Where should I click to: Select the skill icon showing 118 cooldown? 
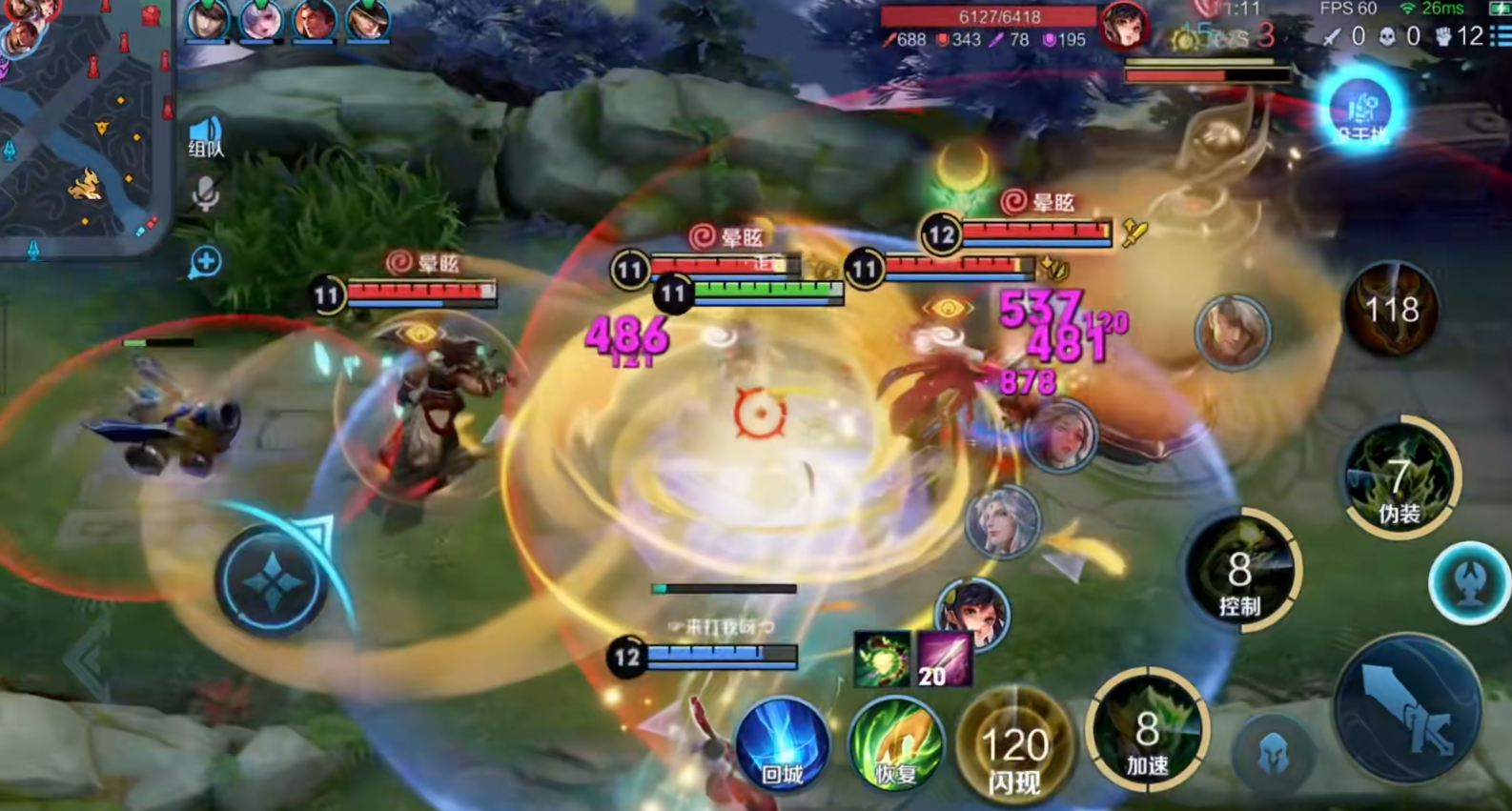tap(1391, 309)
